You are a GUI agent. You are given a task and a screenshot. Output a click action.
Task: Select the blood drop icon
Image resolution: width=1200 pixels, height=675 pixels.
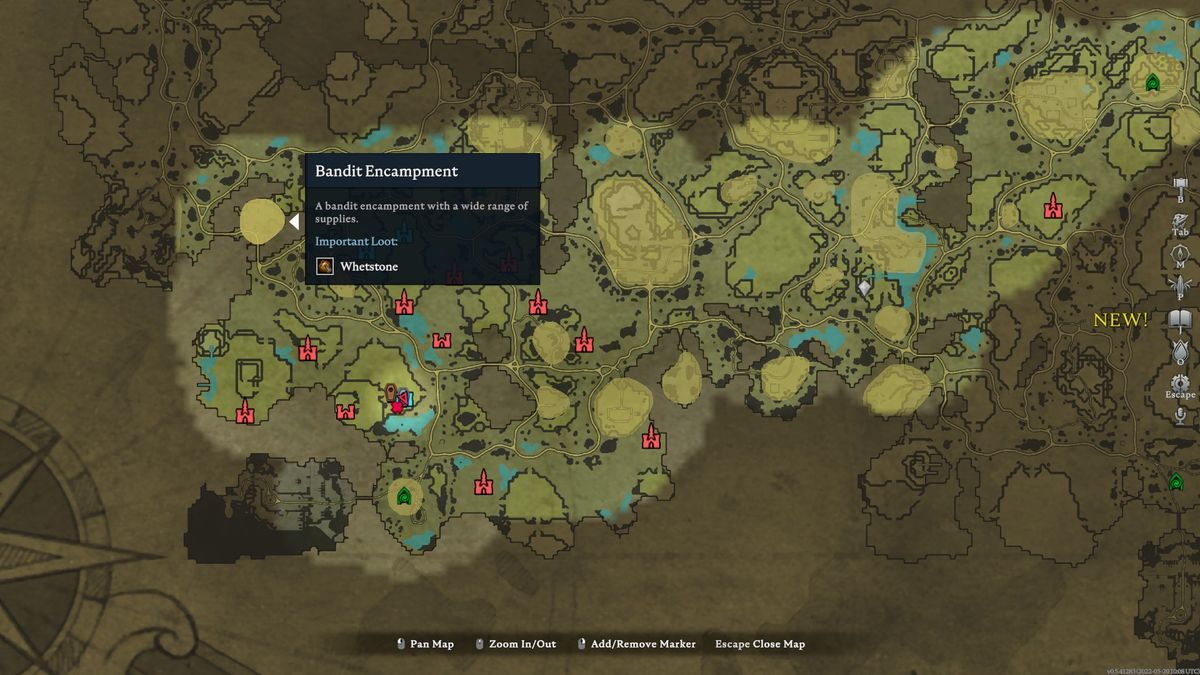click(x=1180, y=350)
